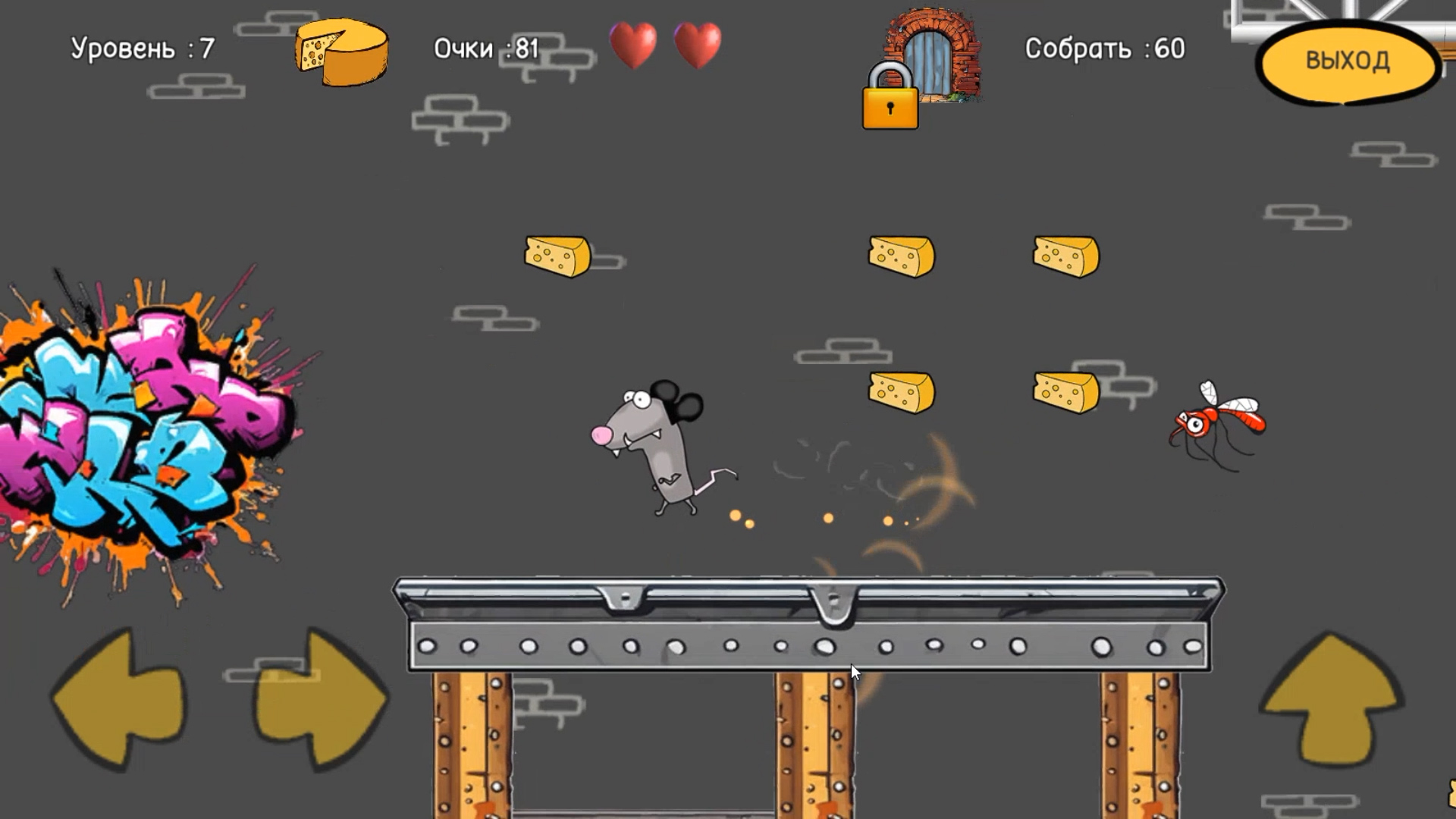Viewport: 1456px width, 819px height.
Task: Click the second heart life icon
Action: pos(698,45)
